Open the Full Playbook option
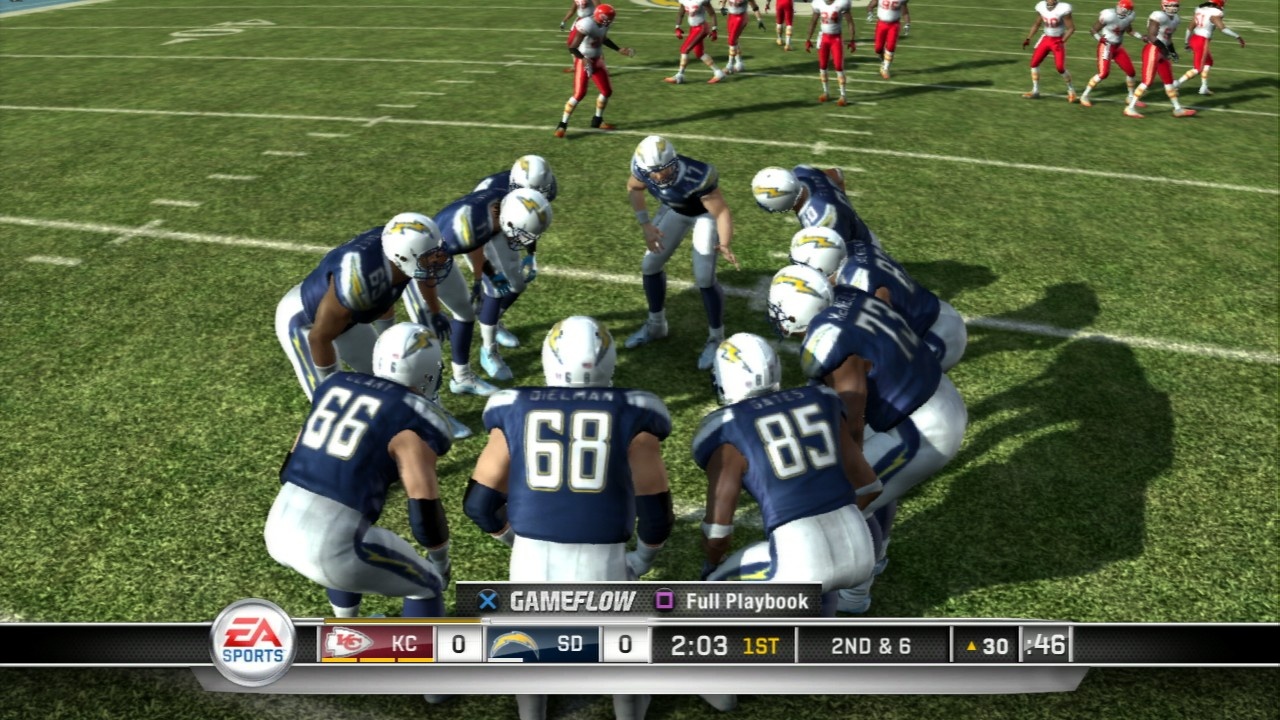 tap(733, 601)
